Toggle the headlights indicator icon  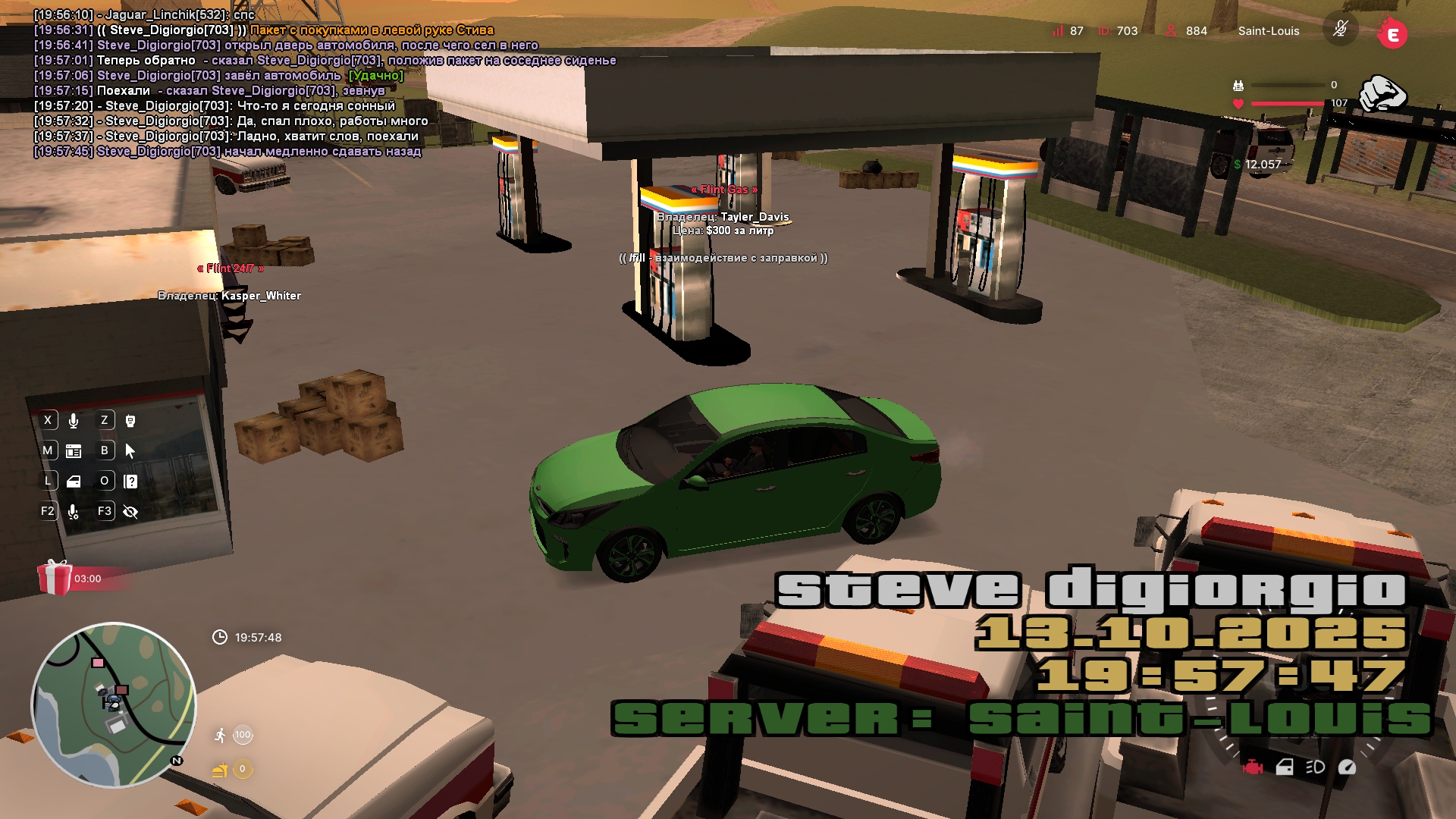(x=1315, y=767)
